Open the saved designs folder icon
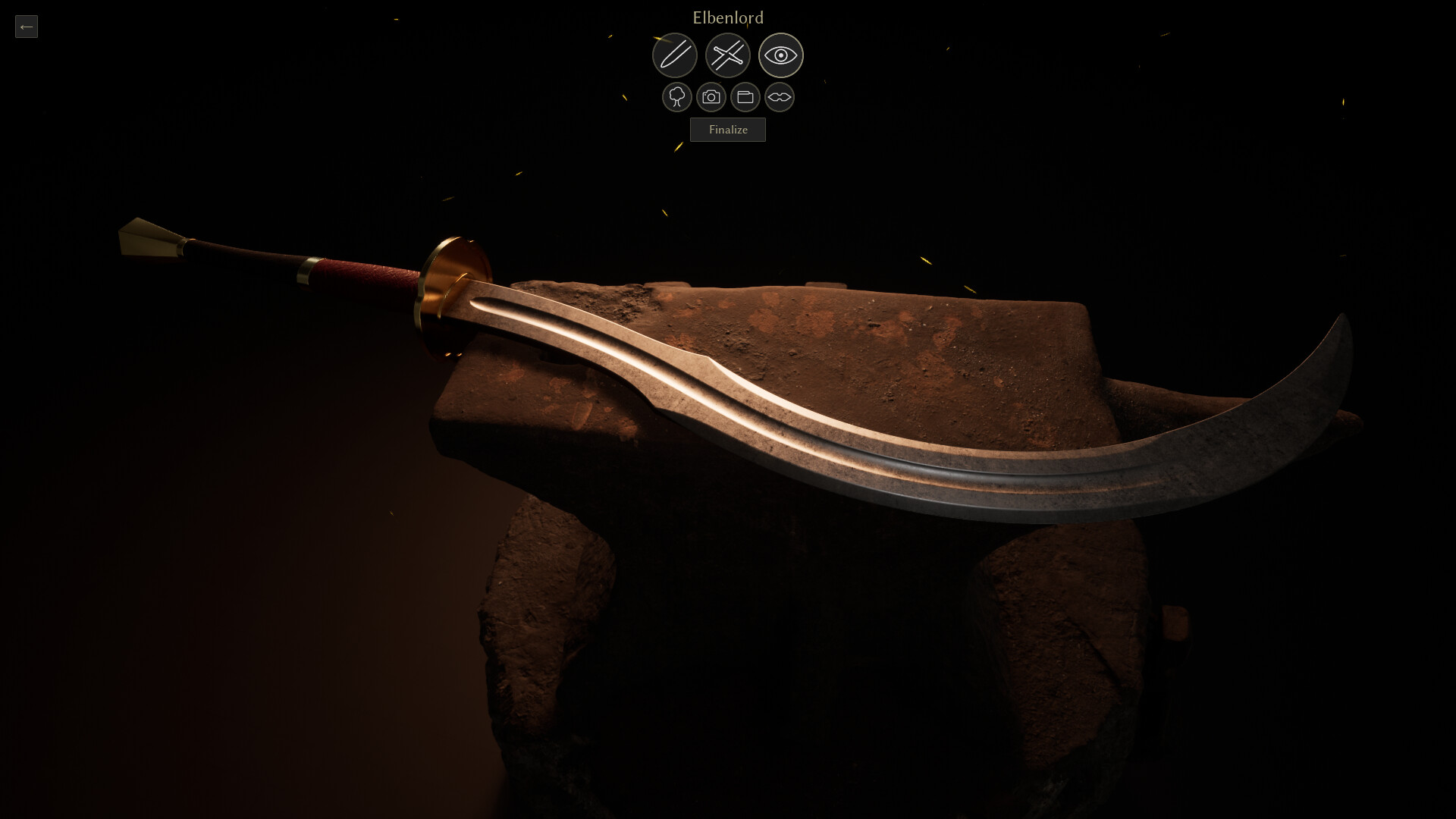 [745, 97]
